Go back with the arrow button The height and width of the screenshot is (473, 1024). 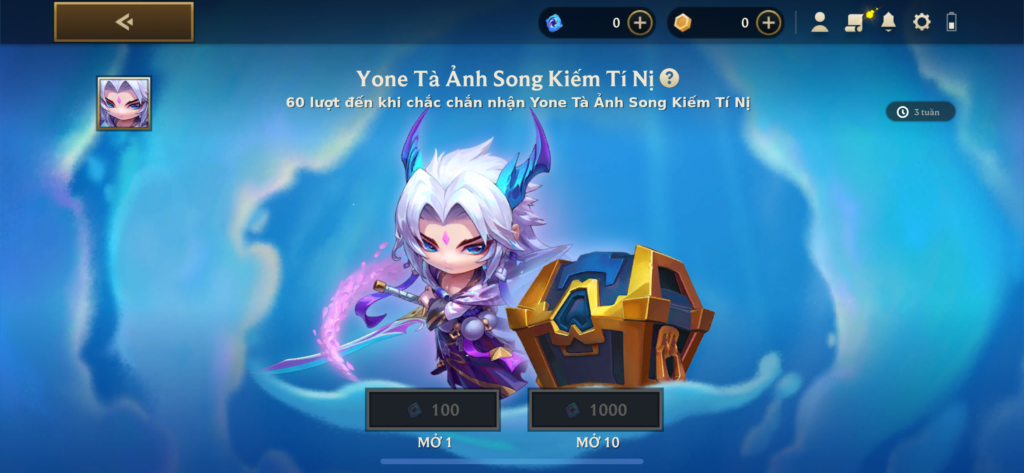[x=124, y=22]
